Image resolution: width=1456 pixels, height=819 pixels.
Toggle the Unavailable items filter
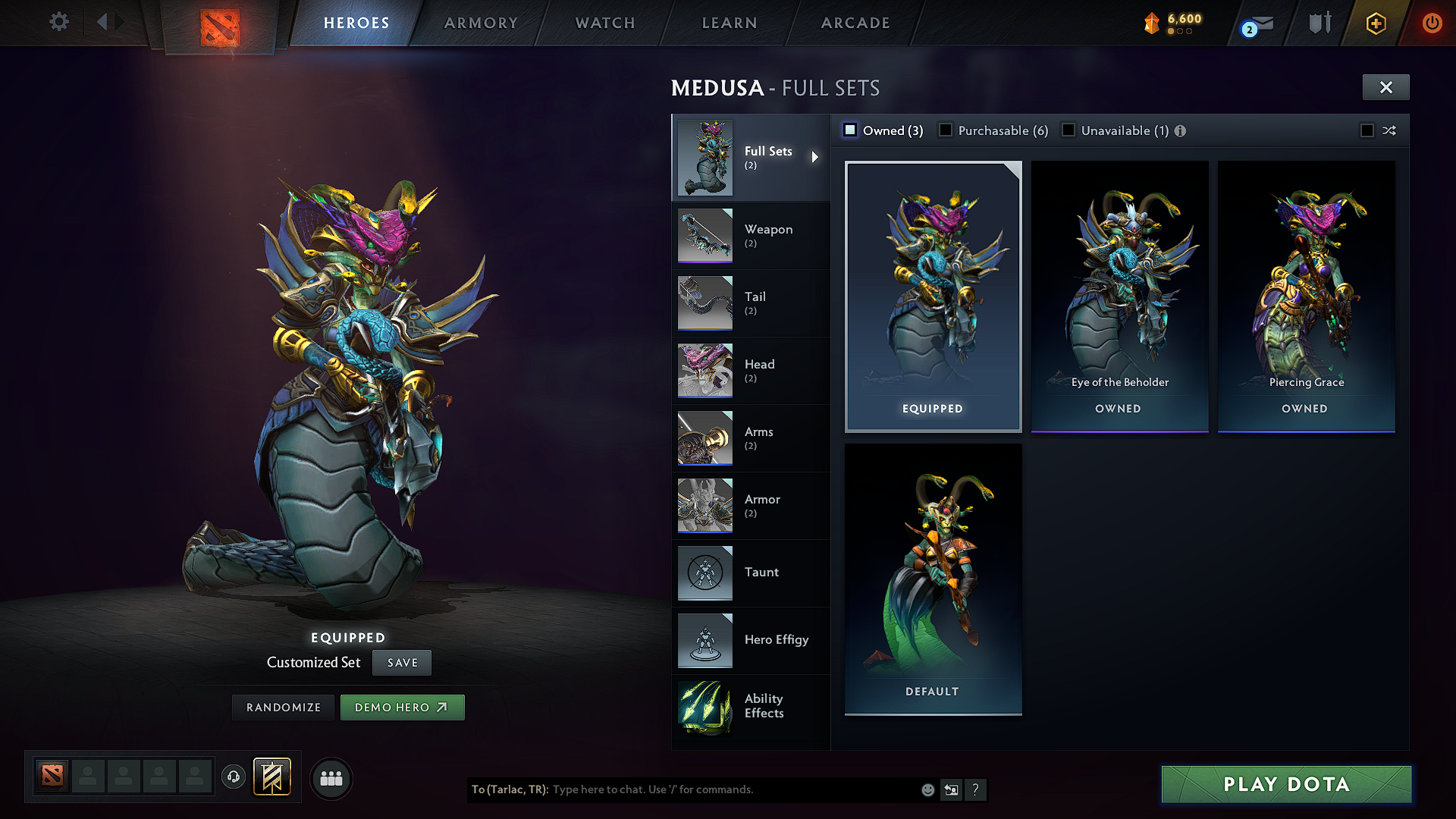[1068, 130]
